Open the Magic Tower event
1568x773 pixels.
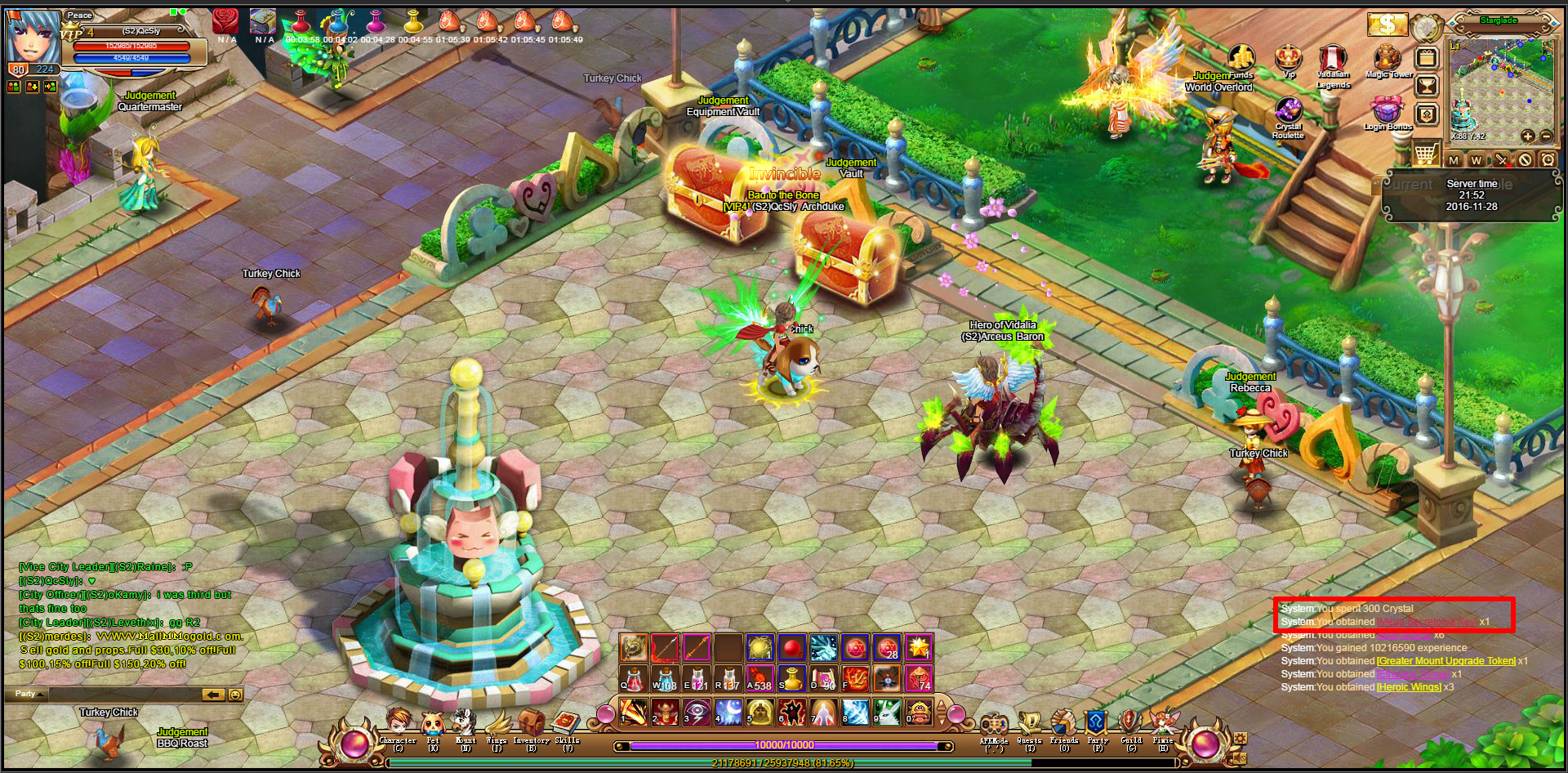(x=1387, y=58)
